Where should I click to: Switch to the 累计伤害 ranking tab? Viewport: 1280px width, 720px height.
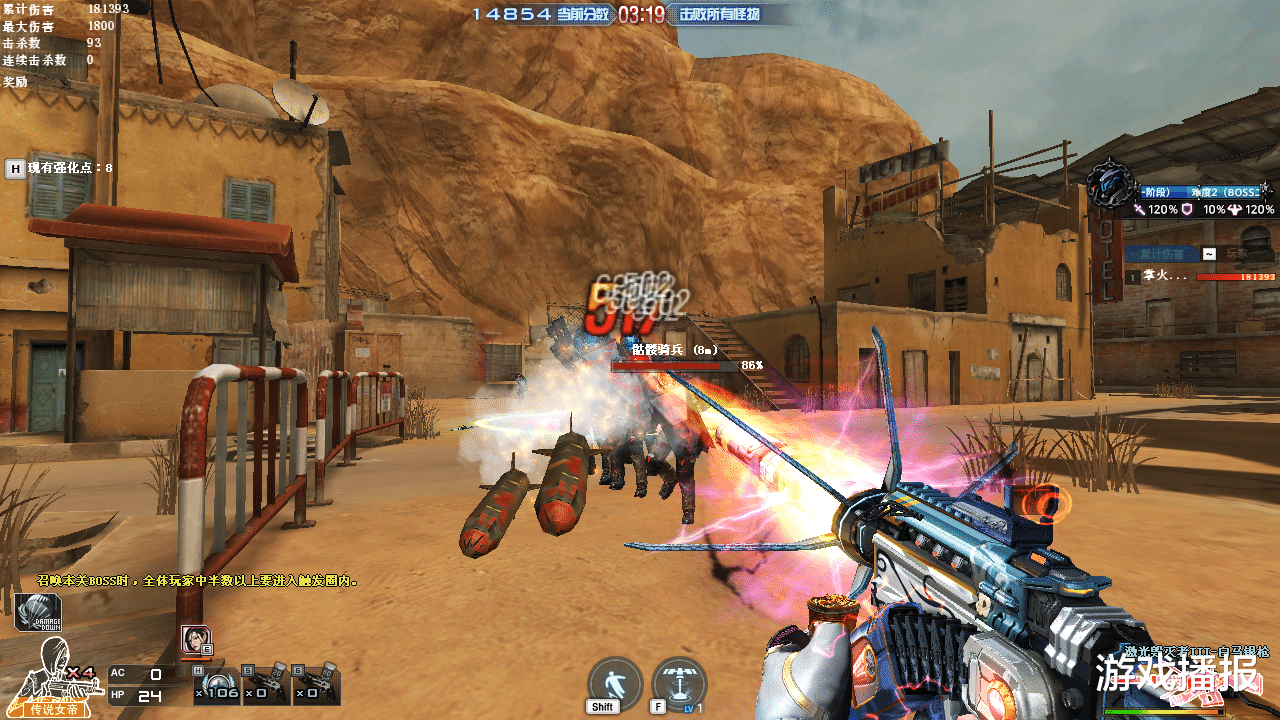tap(1159, 254)
